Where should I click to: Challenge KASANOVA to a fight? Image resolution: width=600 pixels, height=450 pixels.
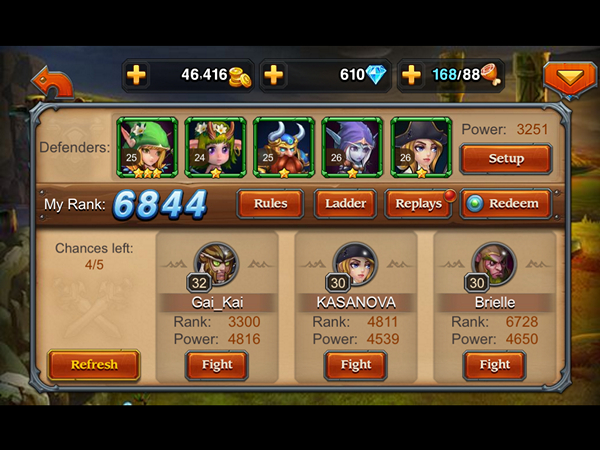(x=356, y=365)
